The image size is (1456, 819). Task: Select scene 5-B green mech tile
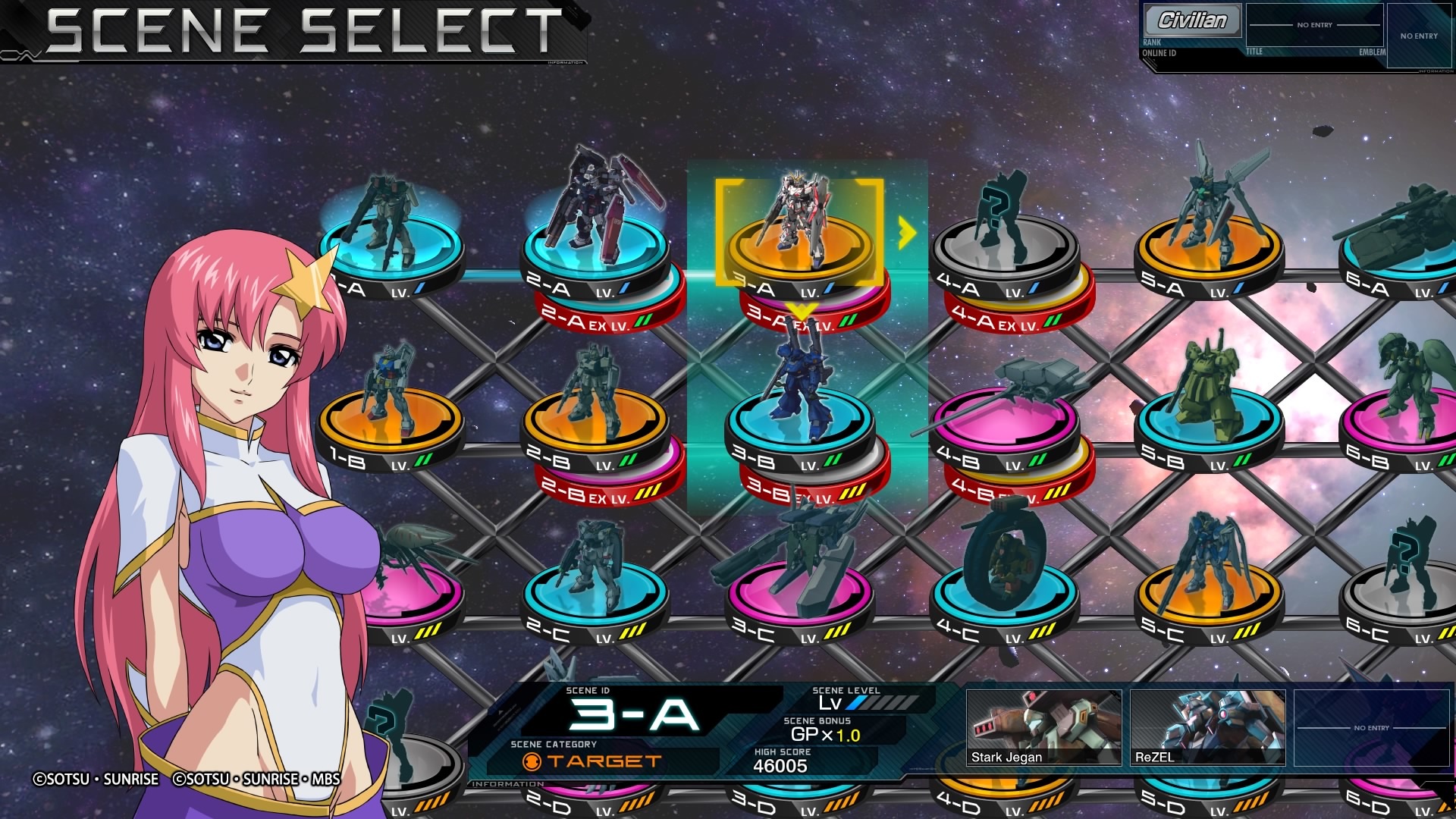[x=1209, y=421]
